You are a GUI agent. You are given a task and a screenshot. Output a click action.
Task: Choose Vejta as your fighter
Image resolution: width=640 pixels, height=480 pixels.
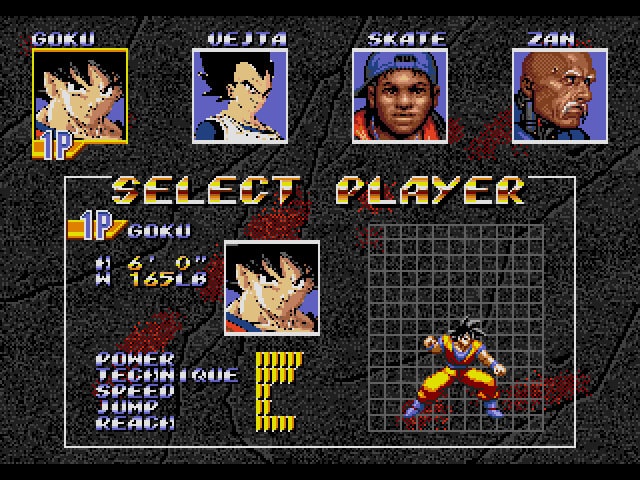[240, 97]
